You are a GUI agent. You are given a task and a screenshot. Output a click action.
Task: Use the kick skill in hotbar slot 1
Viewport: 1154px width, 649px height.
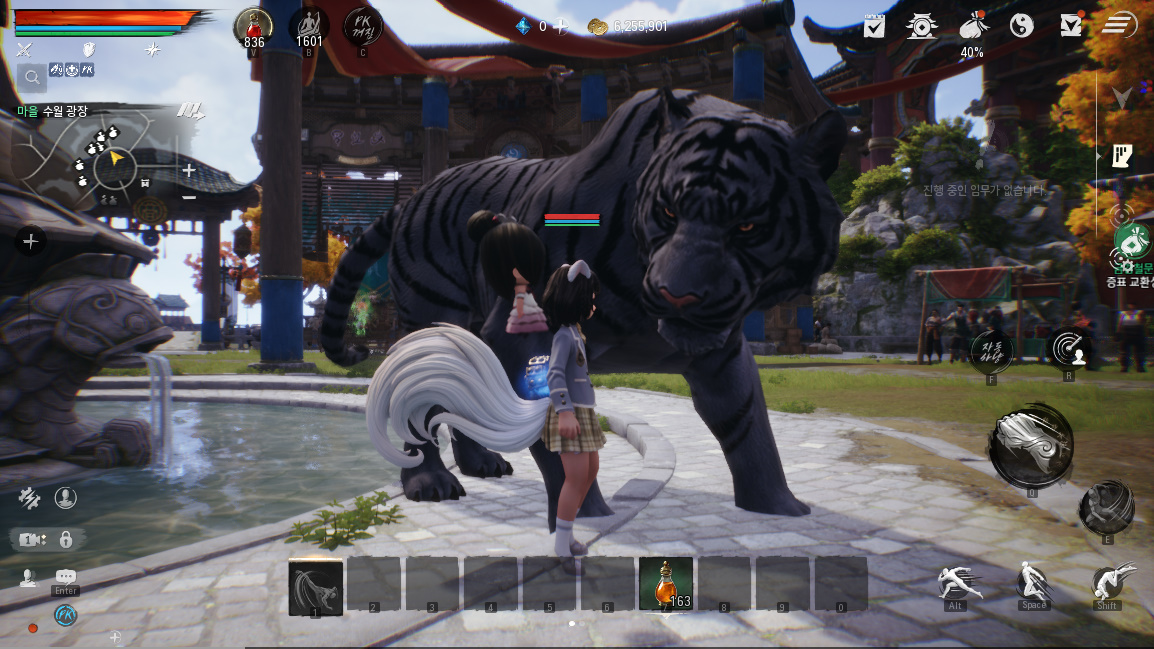(x=315, y=586)
